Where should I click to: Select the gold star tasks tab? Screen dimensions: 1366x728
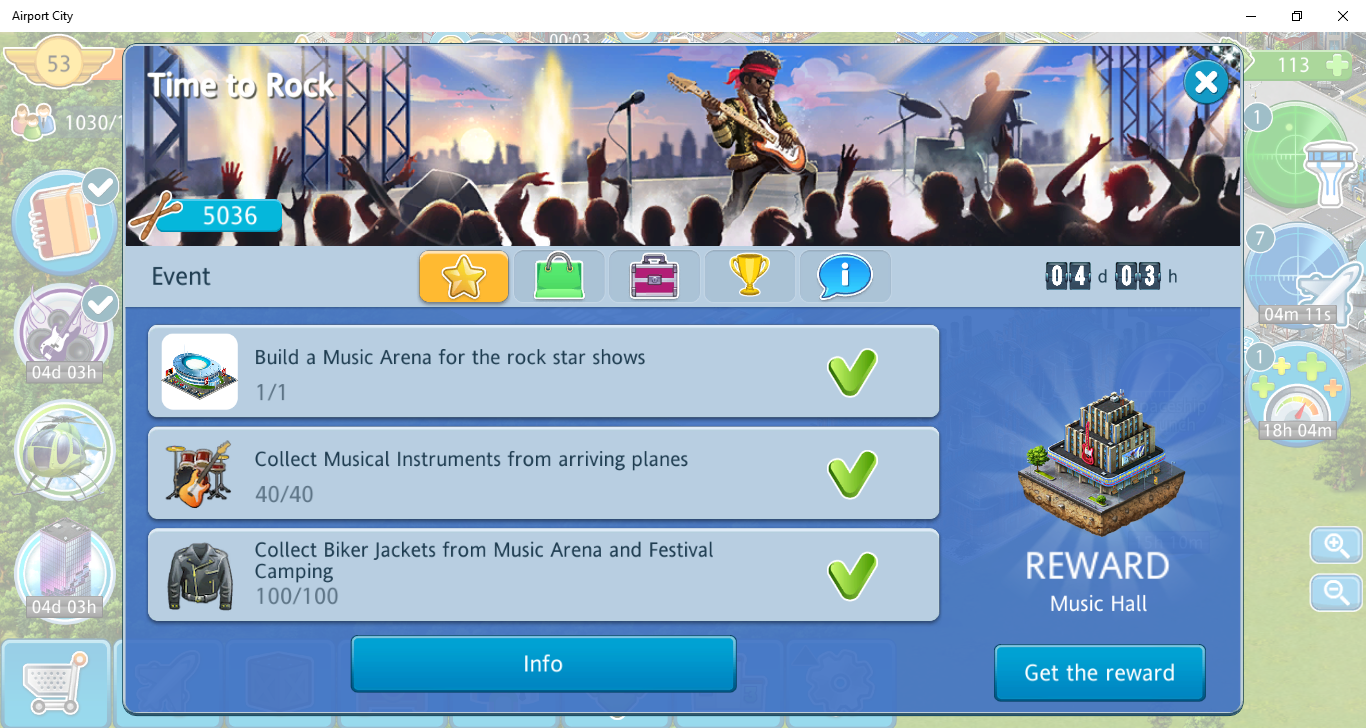464,277
